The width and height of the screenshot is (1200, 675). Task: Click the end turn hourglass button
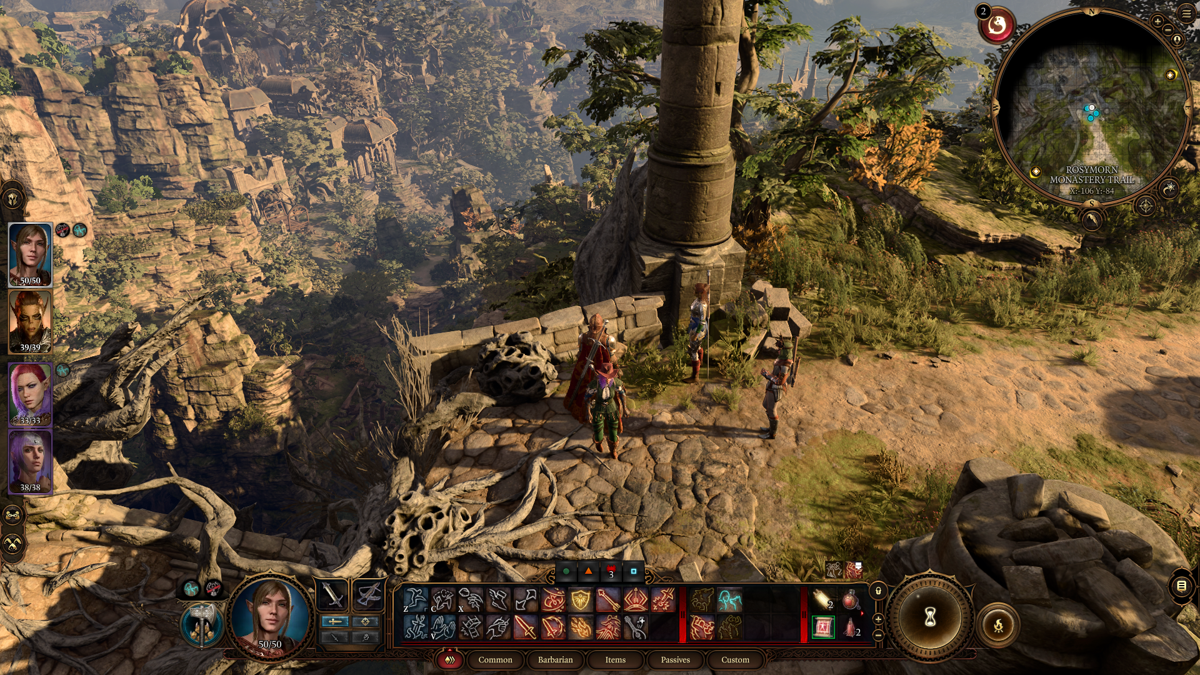point(931,617)
